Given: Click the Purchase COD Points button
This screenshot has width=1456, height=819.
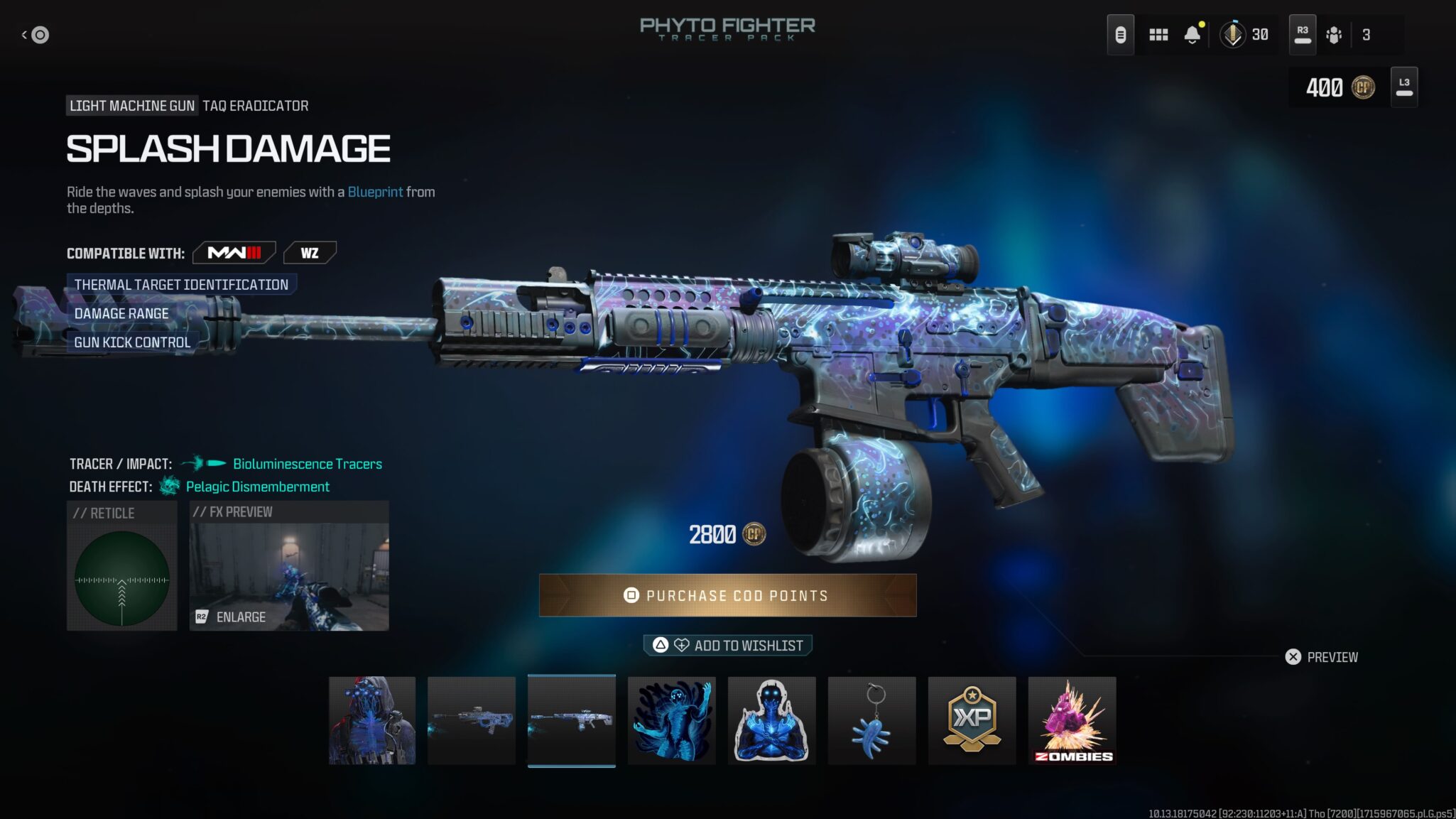Looking at the screenshot, I should (727, 595).
